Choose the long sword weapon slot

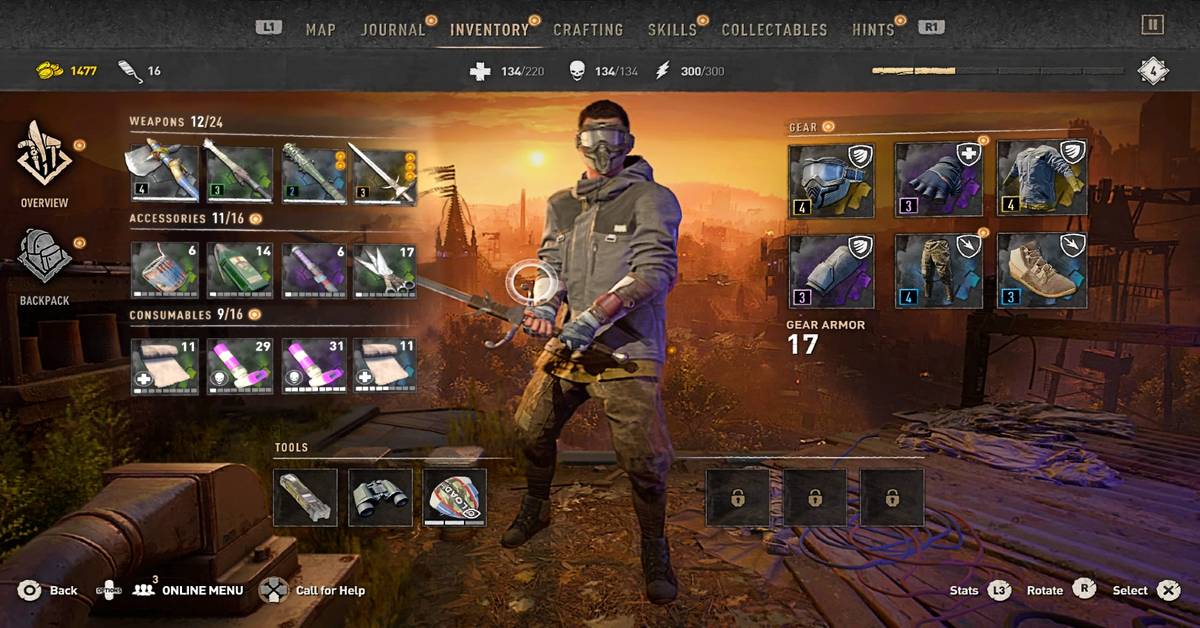383,174
